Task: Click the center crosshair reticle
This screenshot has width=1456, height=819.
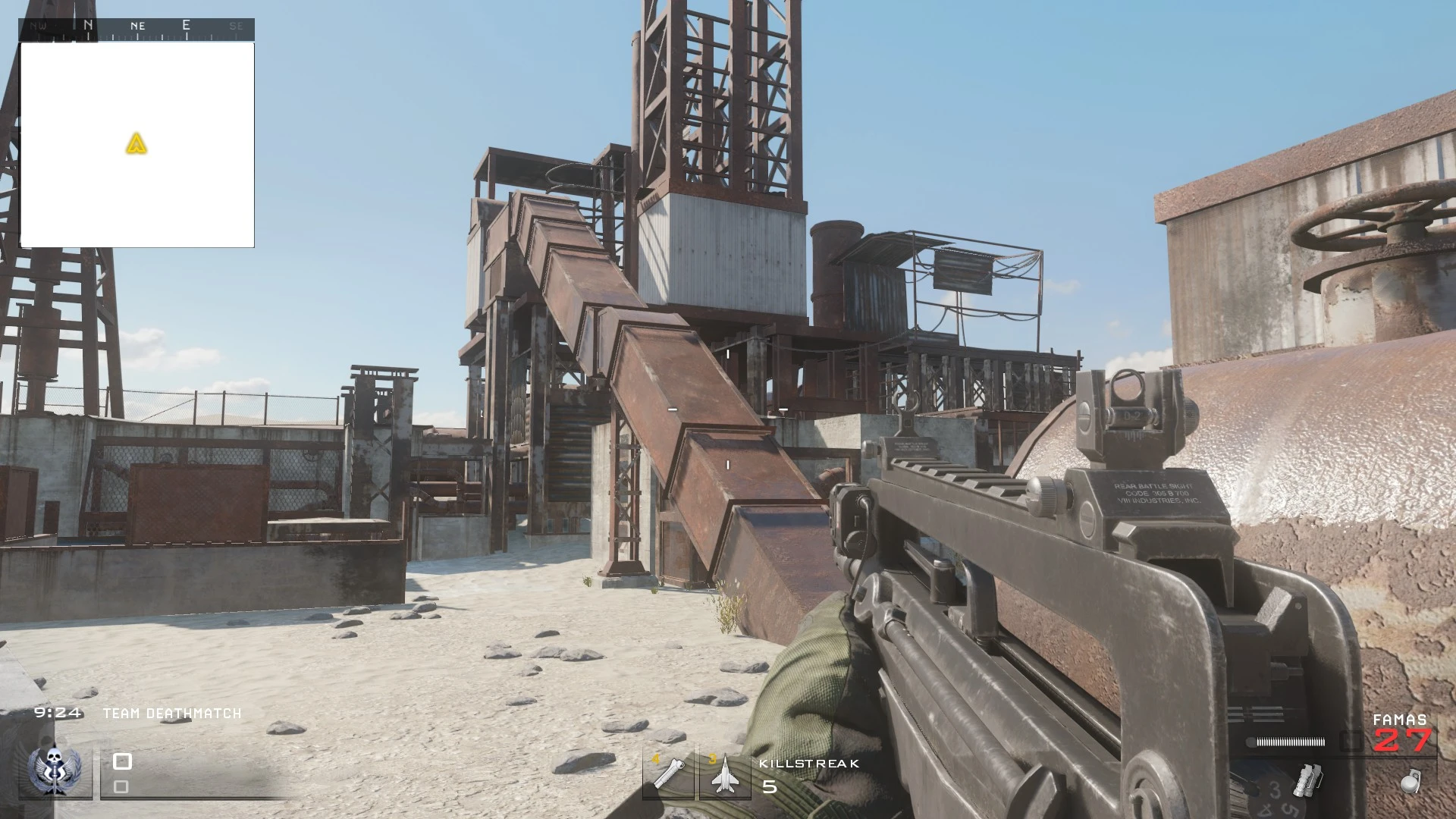Action: pos(728,409)
